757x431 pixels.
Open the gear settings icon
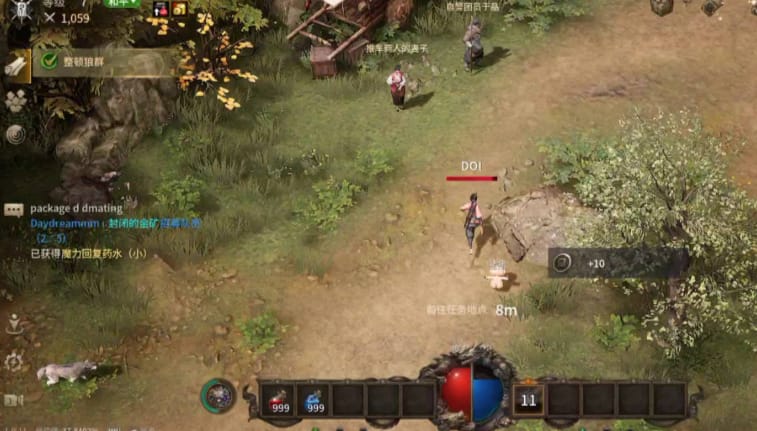click(x=15, y=361)
